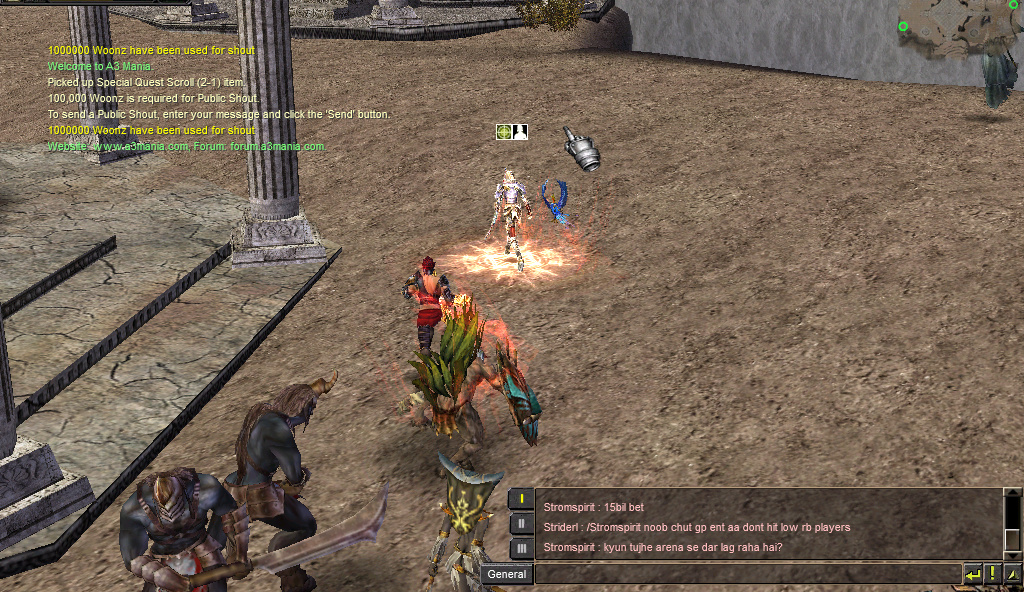Click the white player silhouette icon
This screenshot has width=1024, height=592.
520,132
